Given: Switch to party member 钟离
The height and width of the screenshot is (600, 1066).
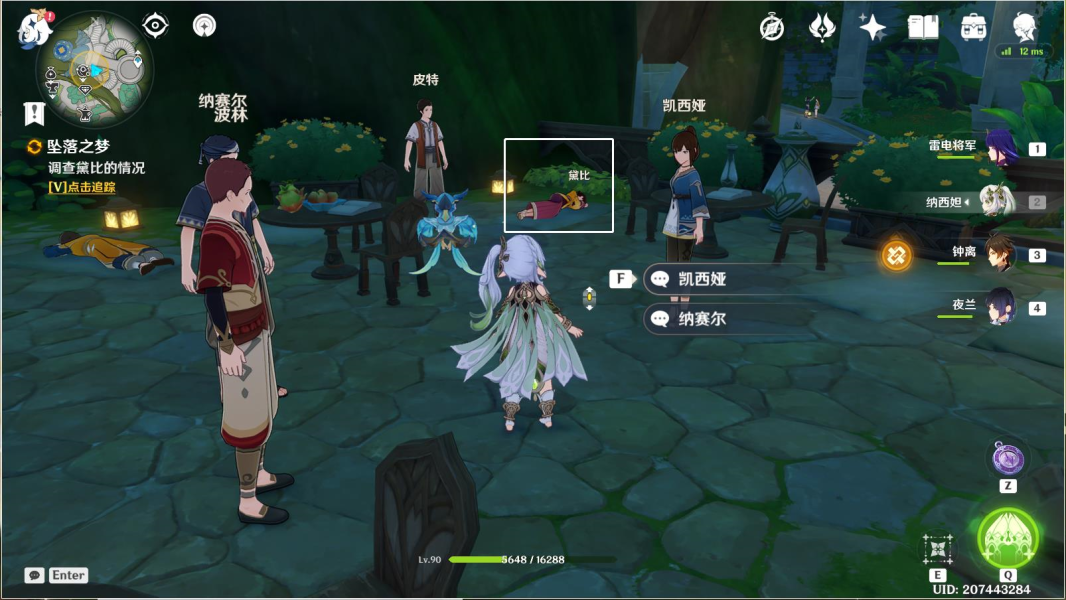Looking at the screenshot, I should [x=1000, y=254].
